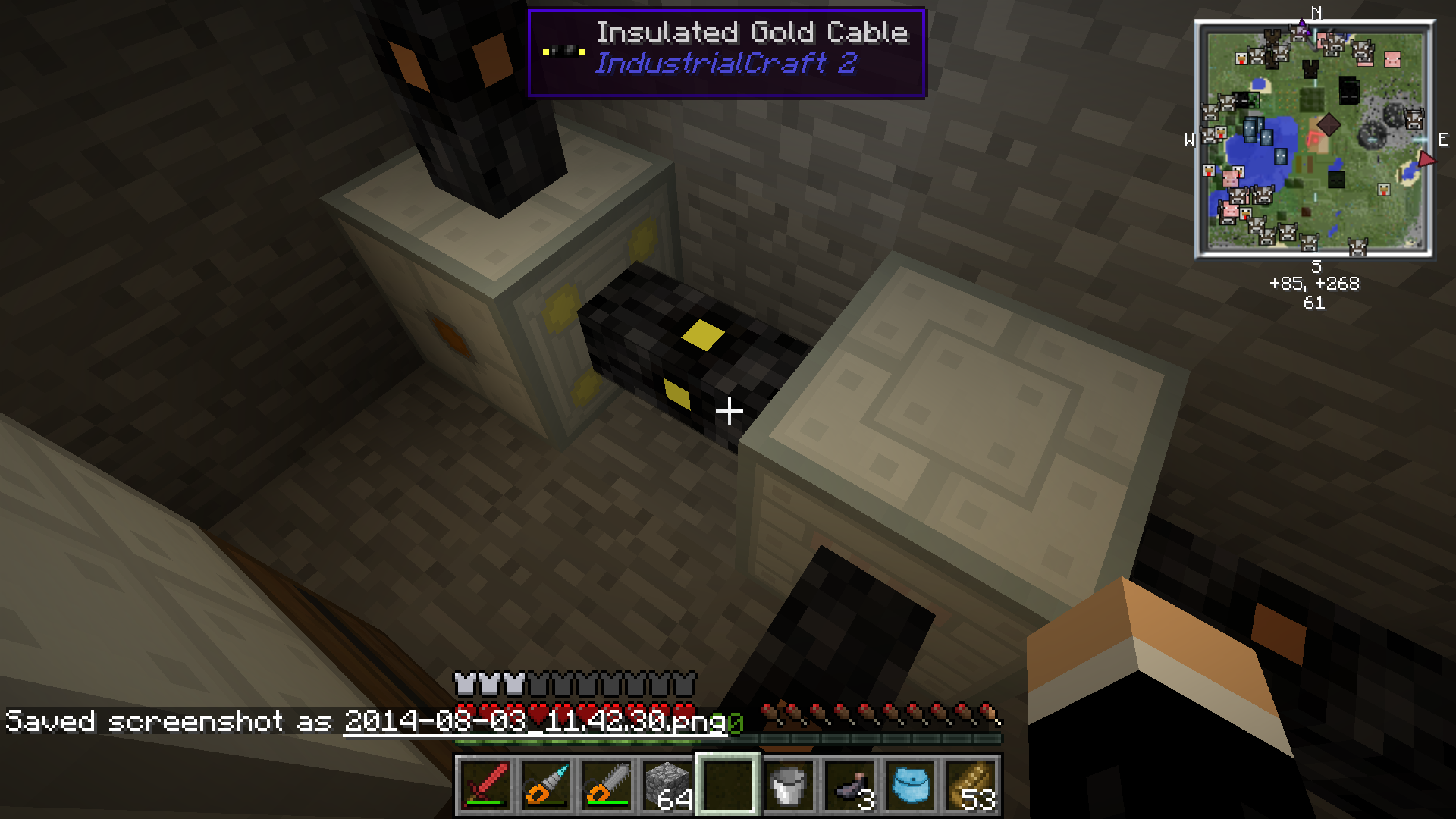Choose the bread stack of 53
Screen dimensions: 1456x819
click(x=971, y=785)
